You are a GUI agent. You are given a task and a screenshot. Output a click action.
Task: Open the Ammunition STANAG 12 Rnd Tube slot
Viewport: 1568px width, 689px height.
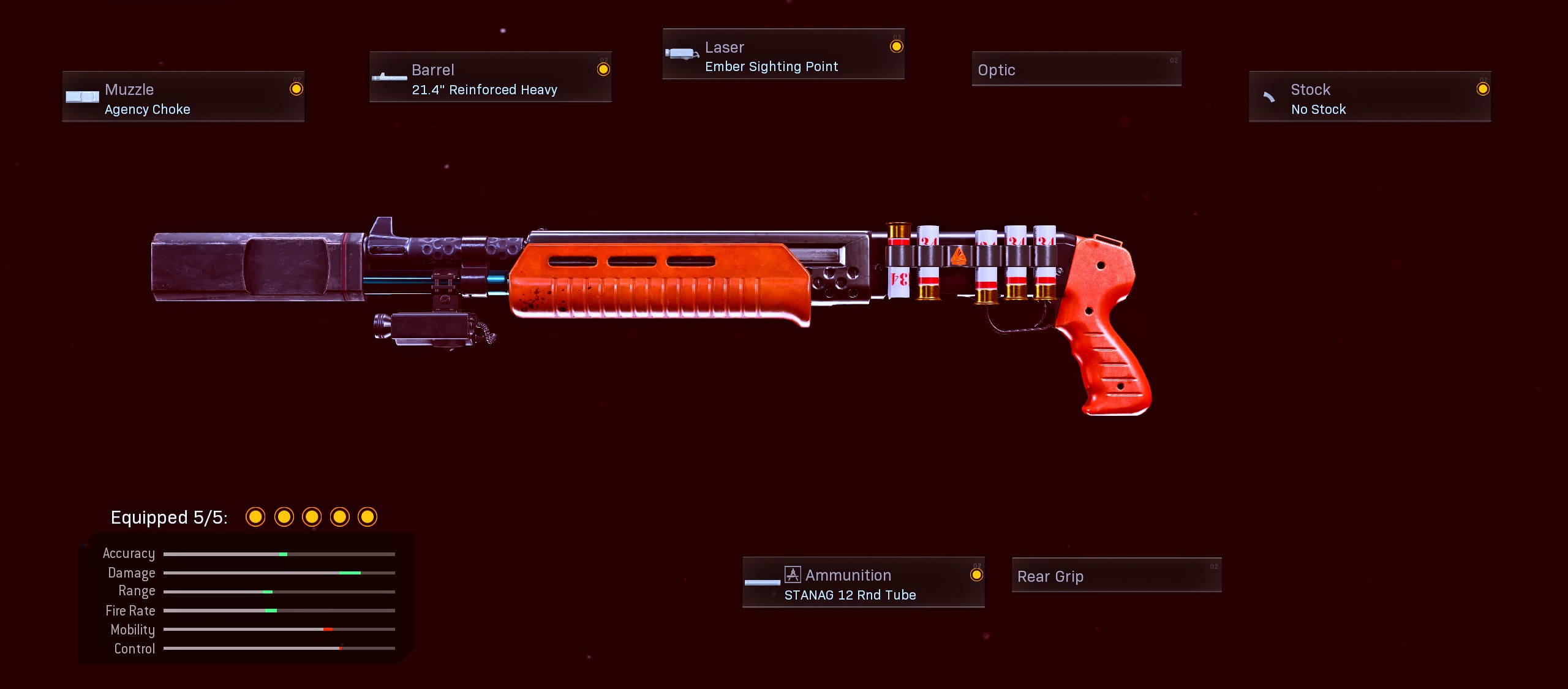863,582
